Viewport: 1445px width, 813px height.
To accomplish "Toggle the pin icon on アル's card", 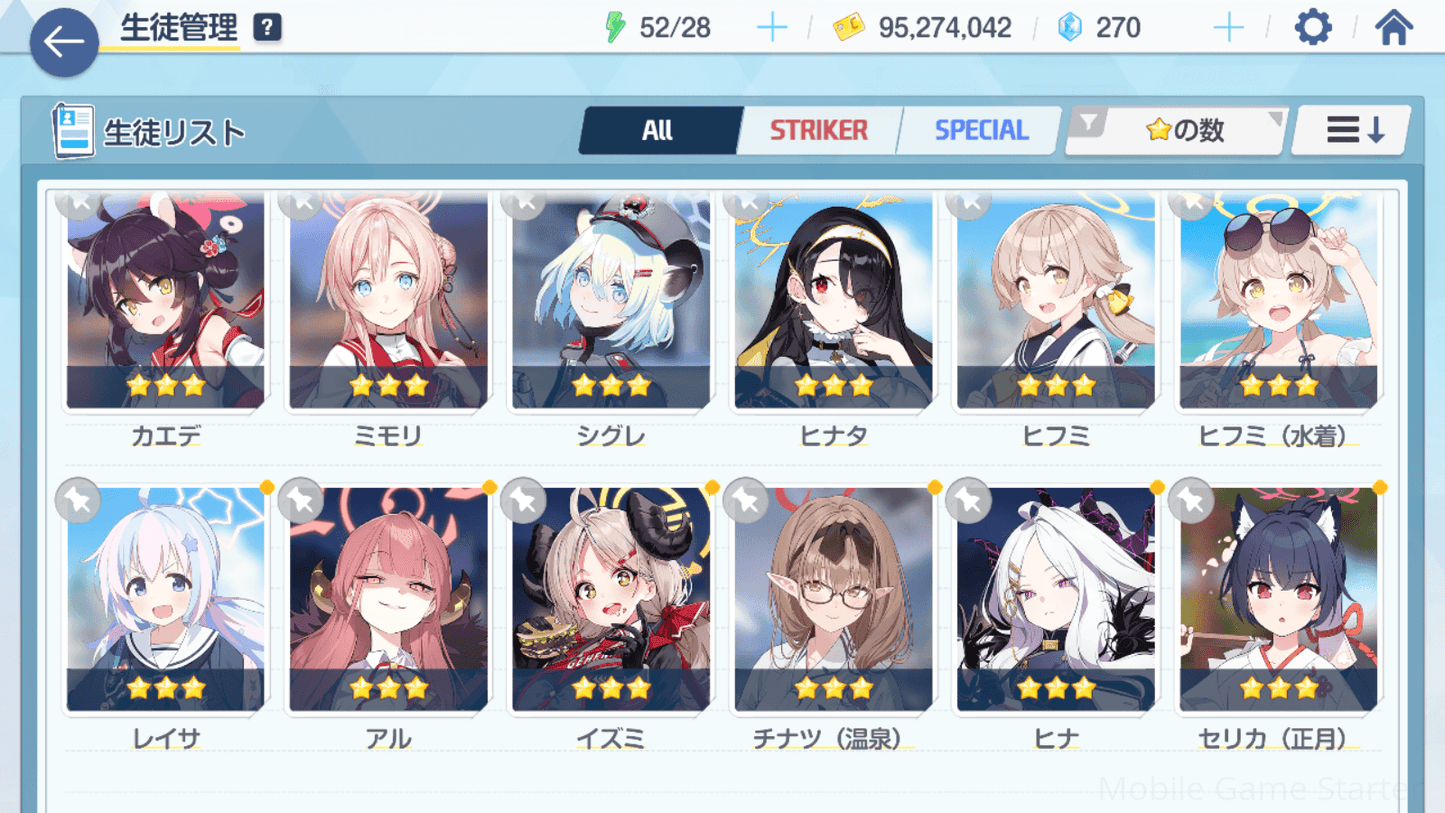I will (x=301, y=500).
